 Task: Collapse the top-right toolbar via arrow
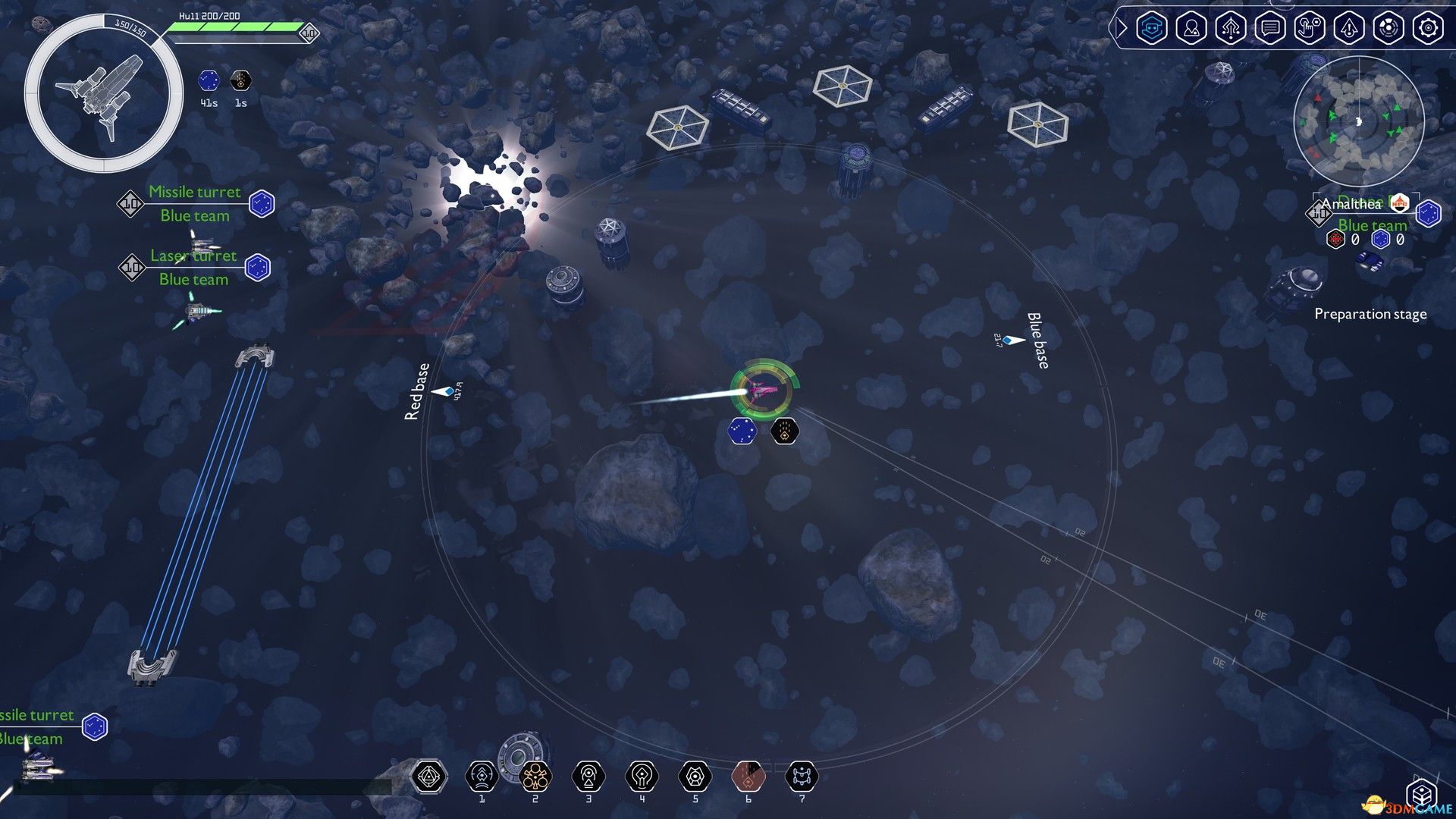point(1120,28)
